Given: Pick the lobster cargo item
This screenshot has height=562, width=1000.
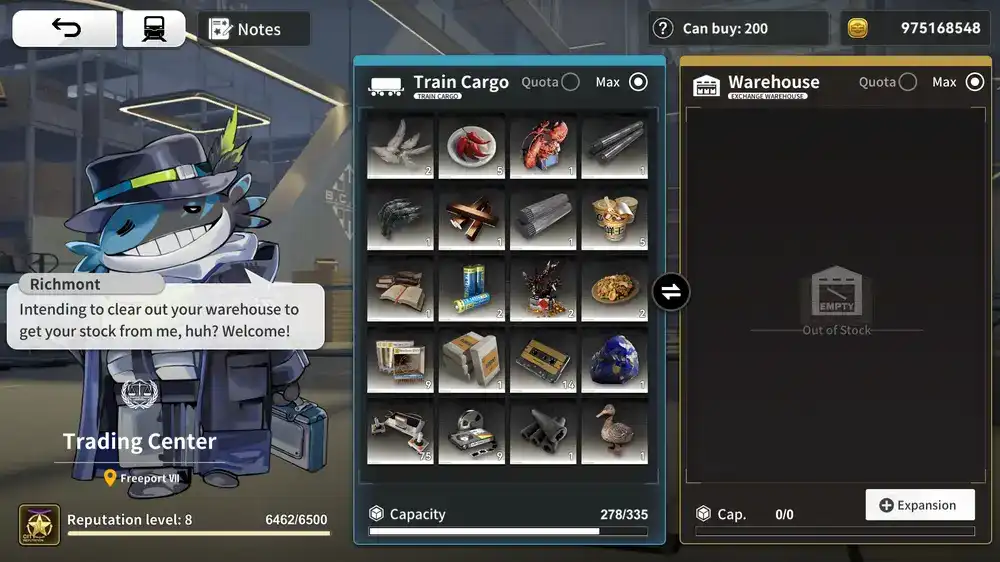Looking at the screenshot, I should (x=543, y=147).
